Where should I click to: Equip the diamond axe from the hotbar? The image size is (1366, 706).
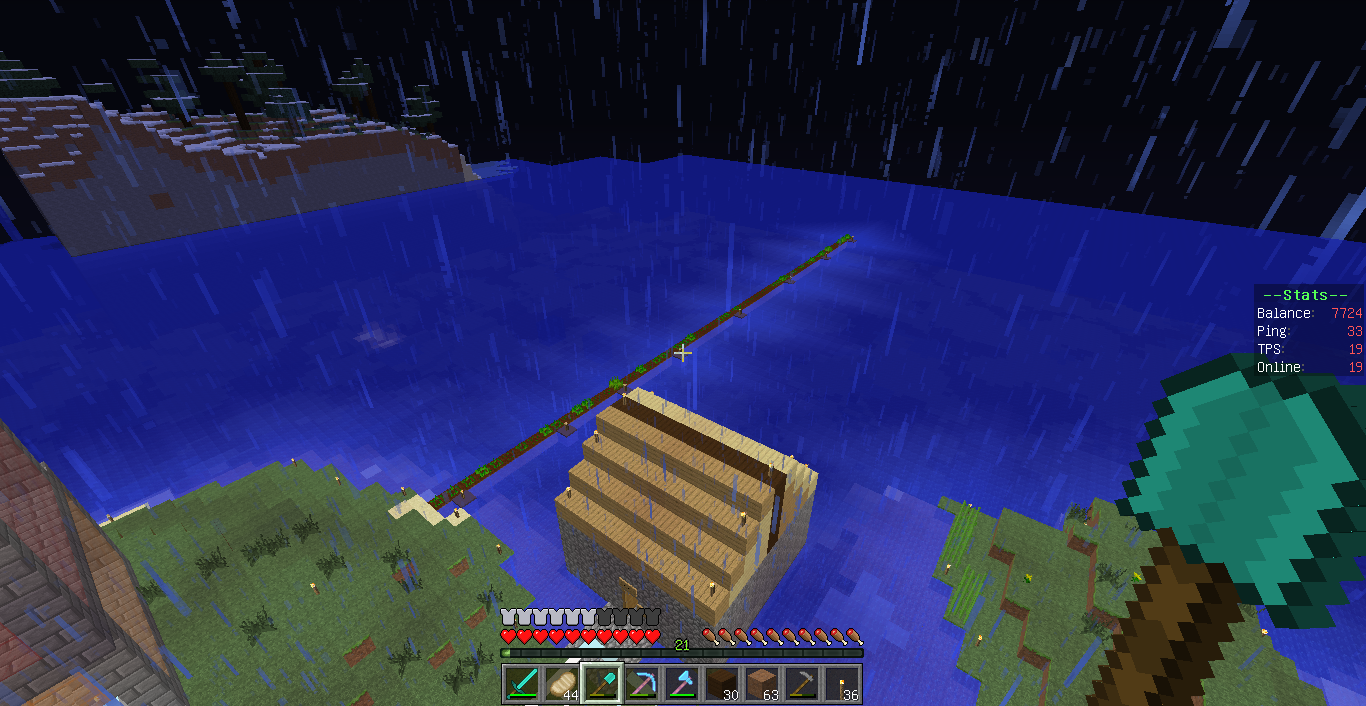click(682, 683)
